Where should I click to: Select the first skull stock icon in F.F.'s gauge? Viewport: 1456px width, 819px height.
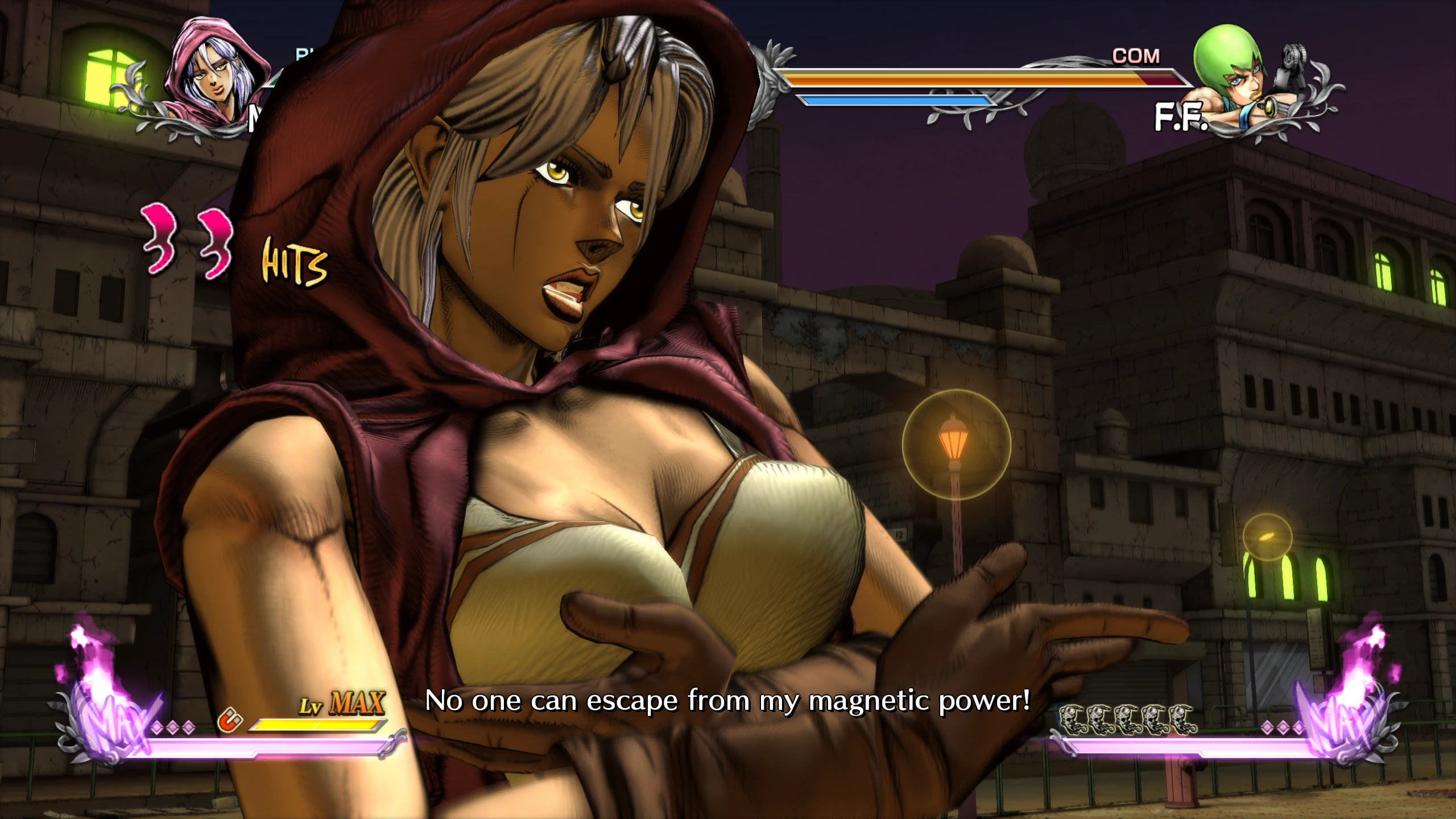[1073, 718]
